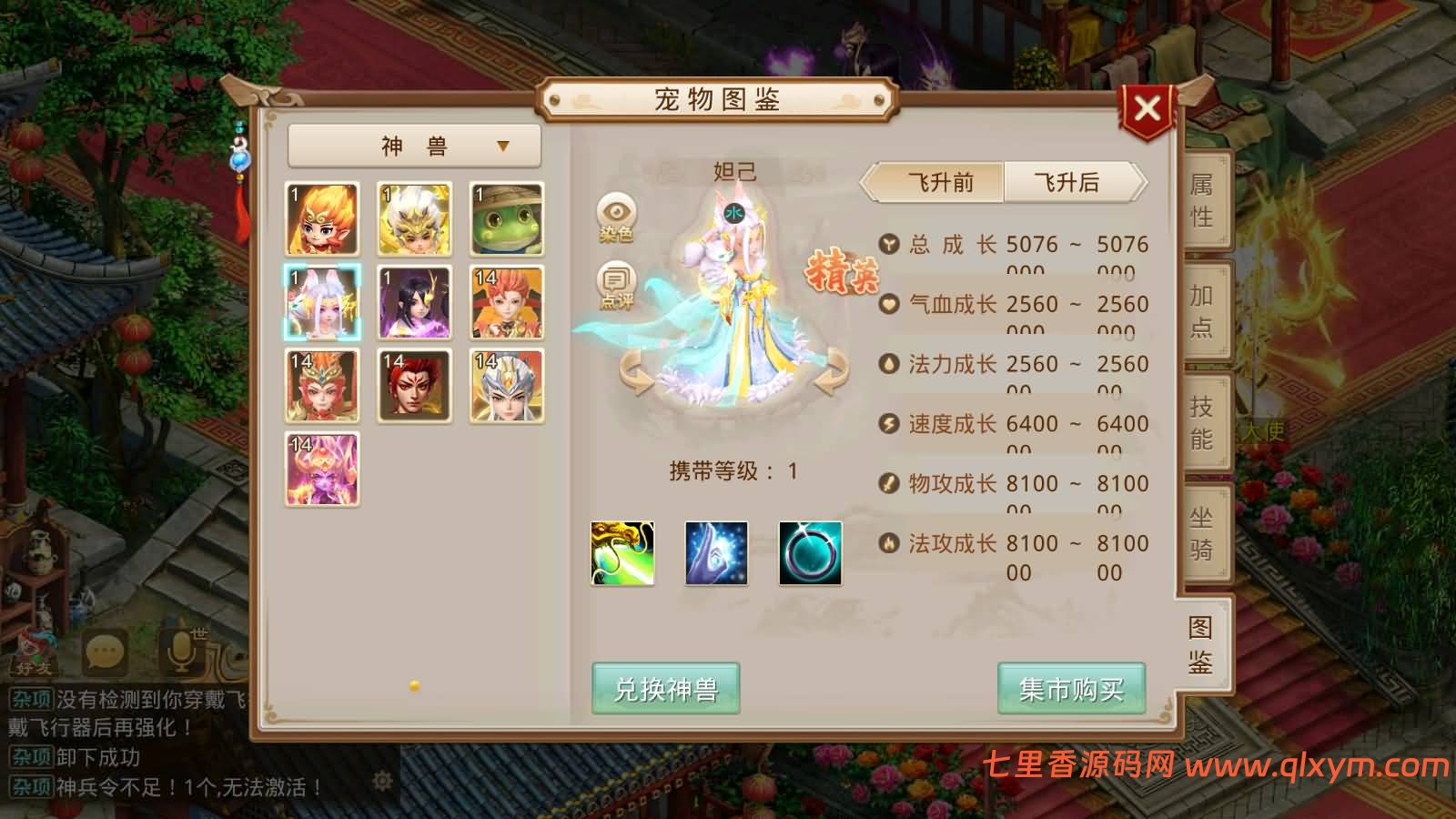
Task: Open the 好友 friends panel icon
Action: click(x=30, y=660)
